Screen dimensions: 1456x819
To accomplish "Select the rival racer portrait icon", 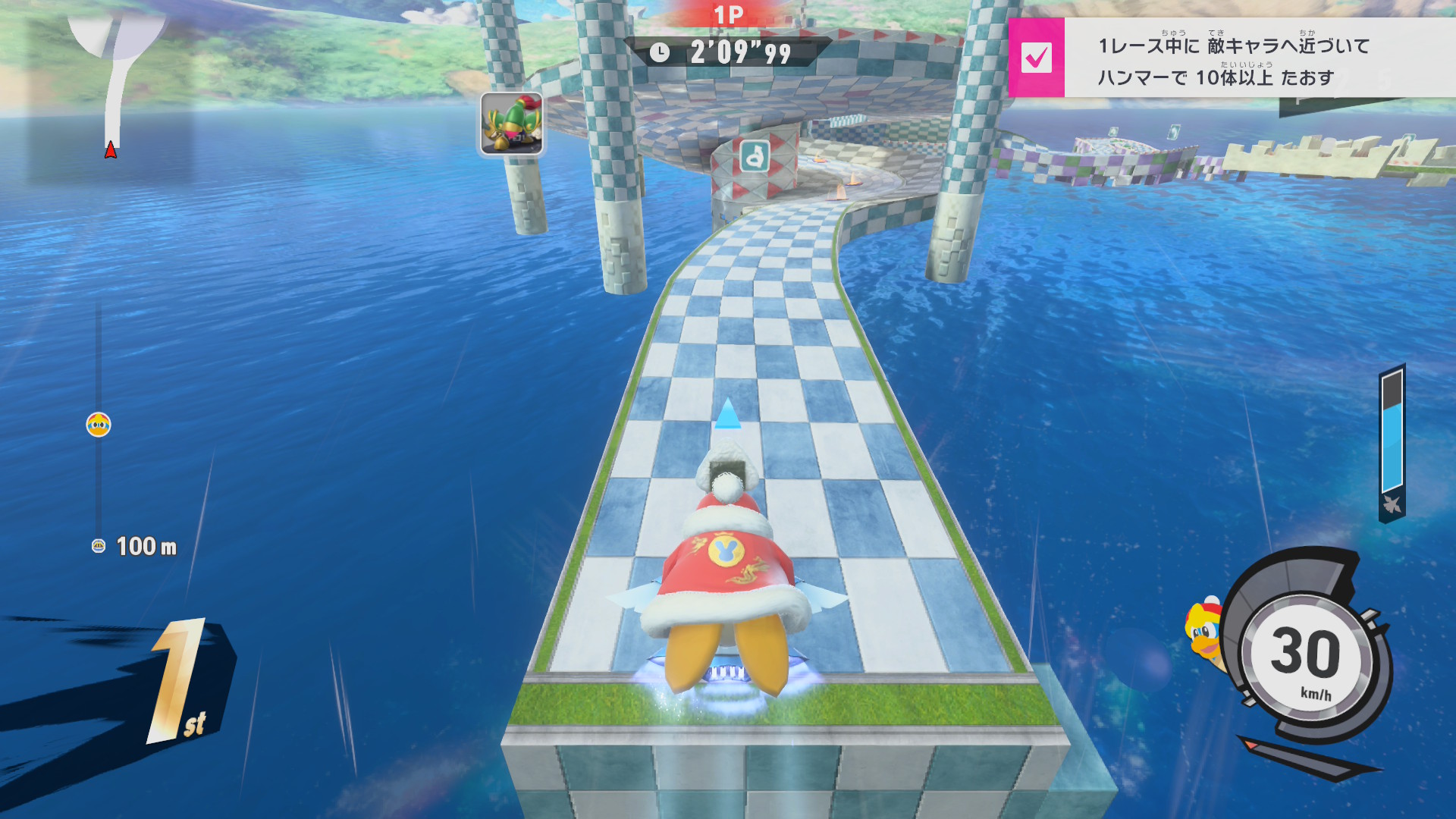I will coord(511,124).
